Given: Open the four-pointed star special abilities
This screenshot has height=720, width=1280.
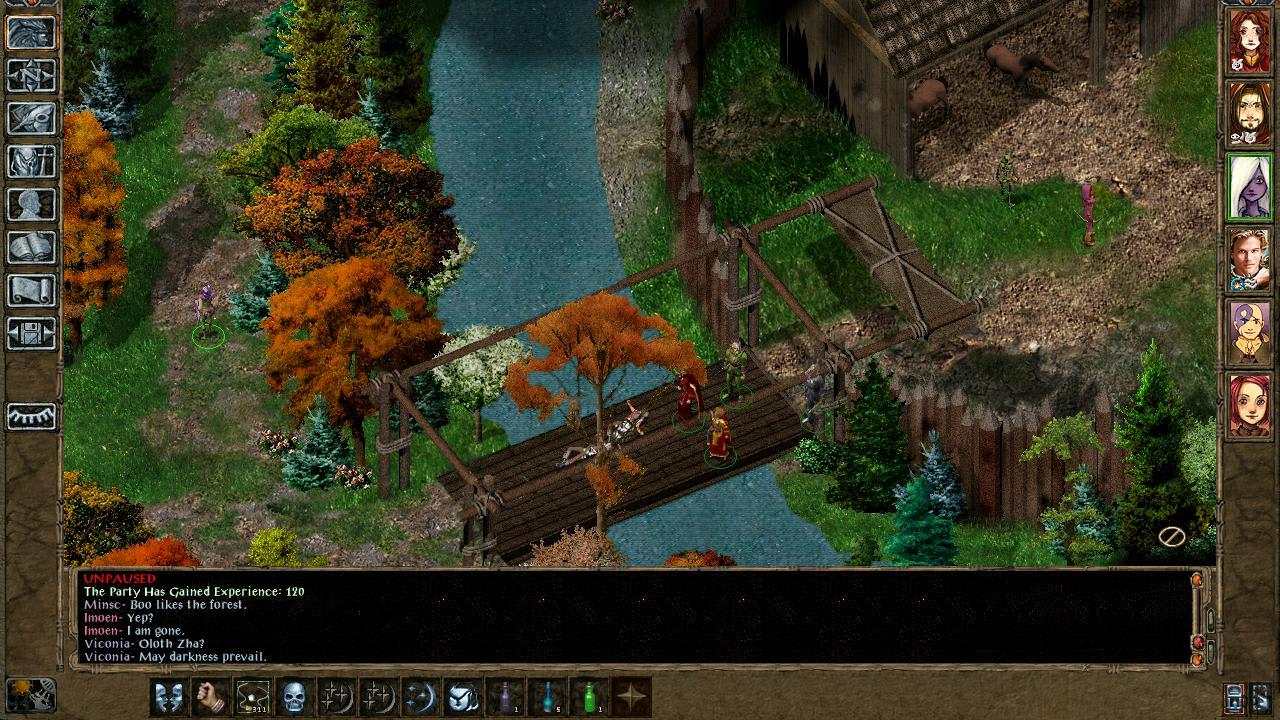Looking at the screenshot, I should 631,696.
